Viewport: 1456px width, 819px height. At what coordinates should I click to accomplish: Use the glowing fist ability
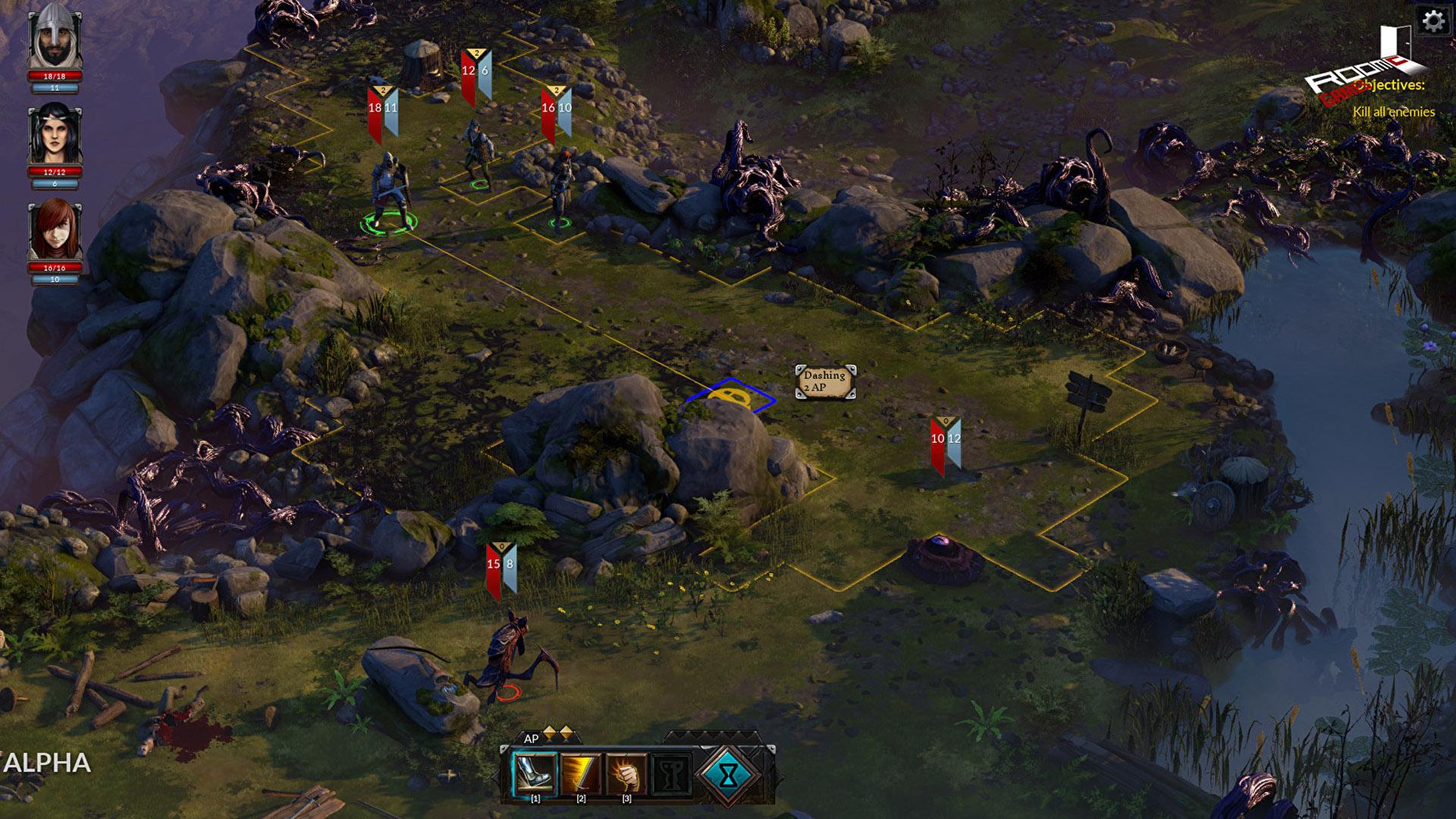point(626,773)
